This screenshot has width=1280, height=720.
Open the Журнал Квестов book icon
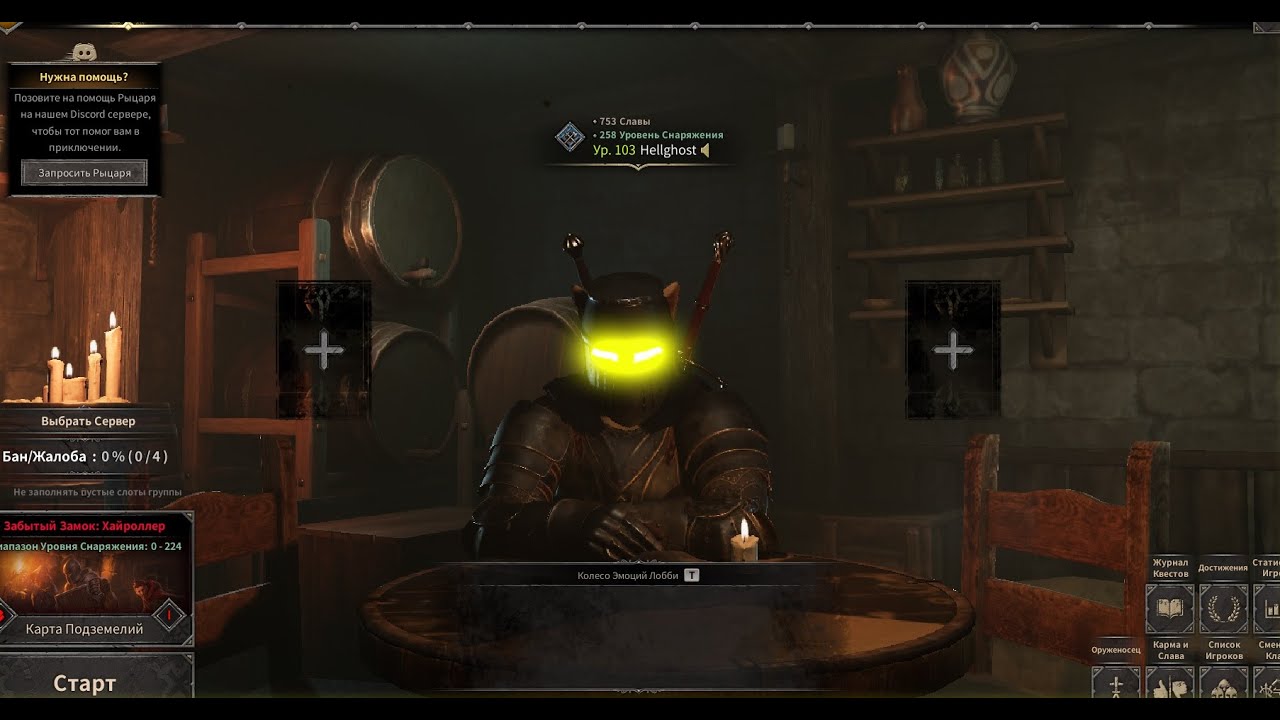coord(1169,608)
